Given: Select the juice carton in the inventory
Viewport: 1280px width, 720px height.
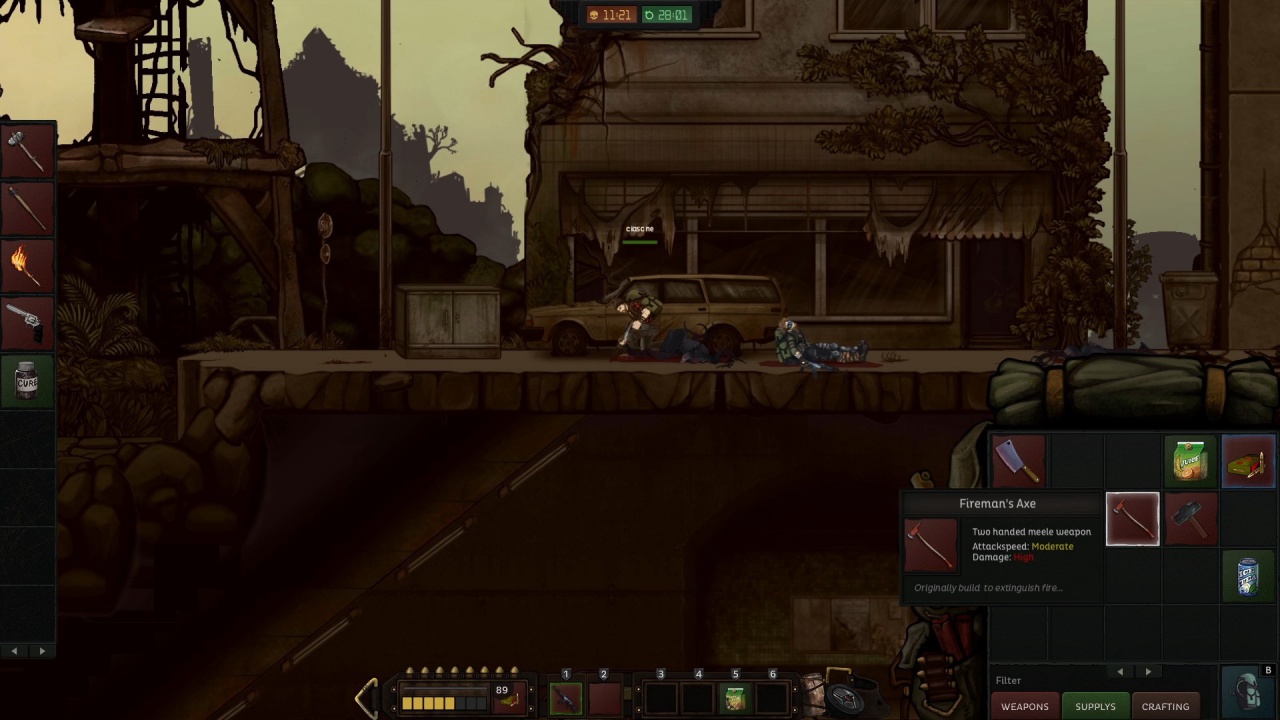Looking at the screenshot, I should 1190,460.
